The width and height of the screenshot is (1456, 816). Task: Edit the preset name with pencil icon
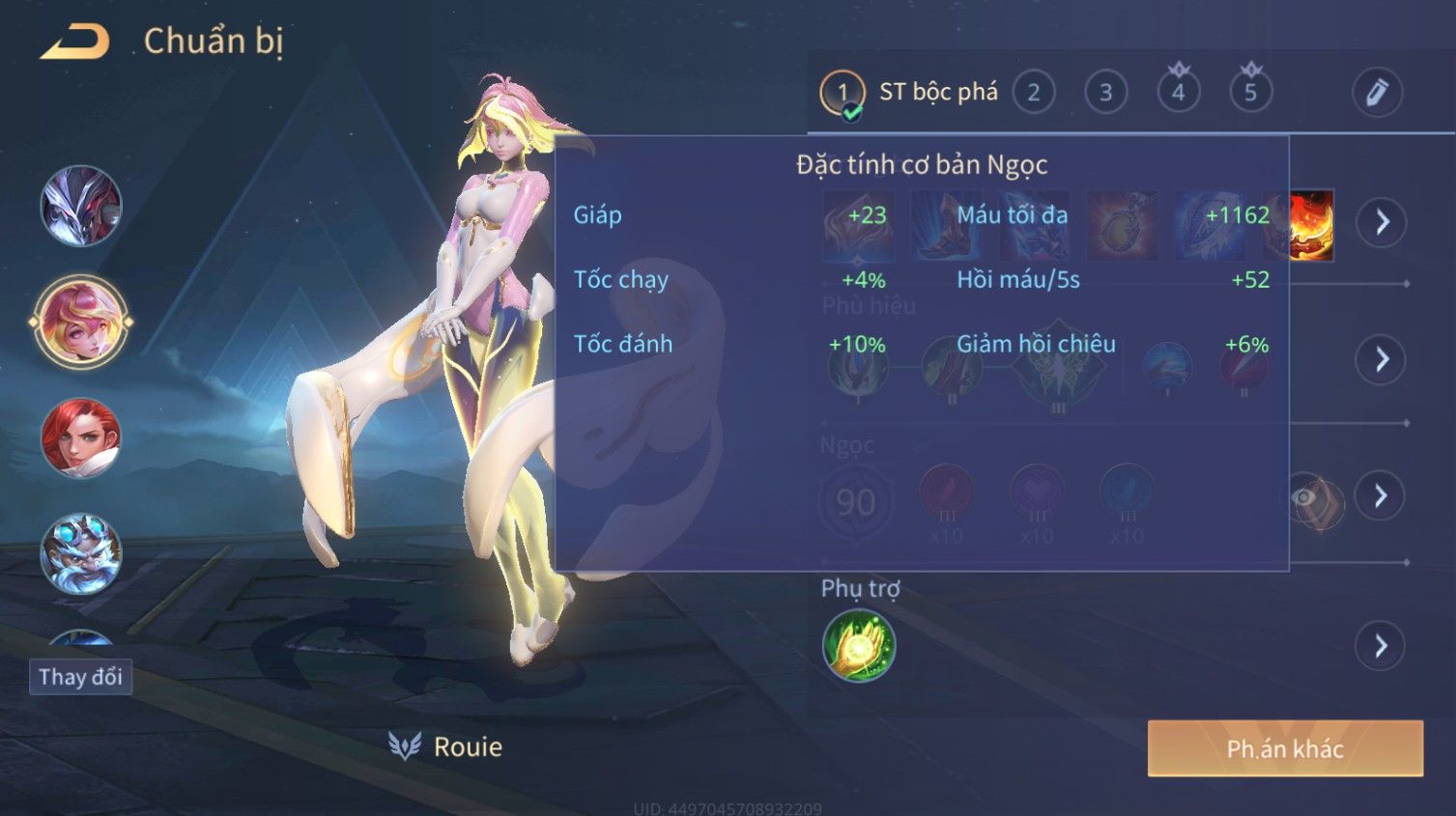(x=1376, y=93)
